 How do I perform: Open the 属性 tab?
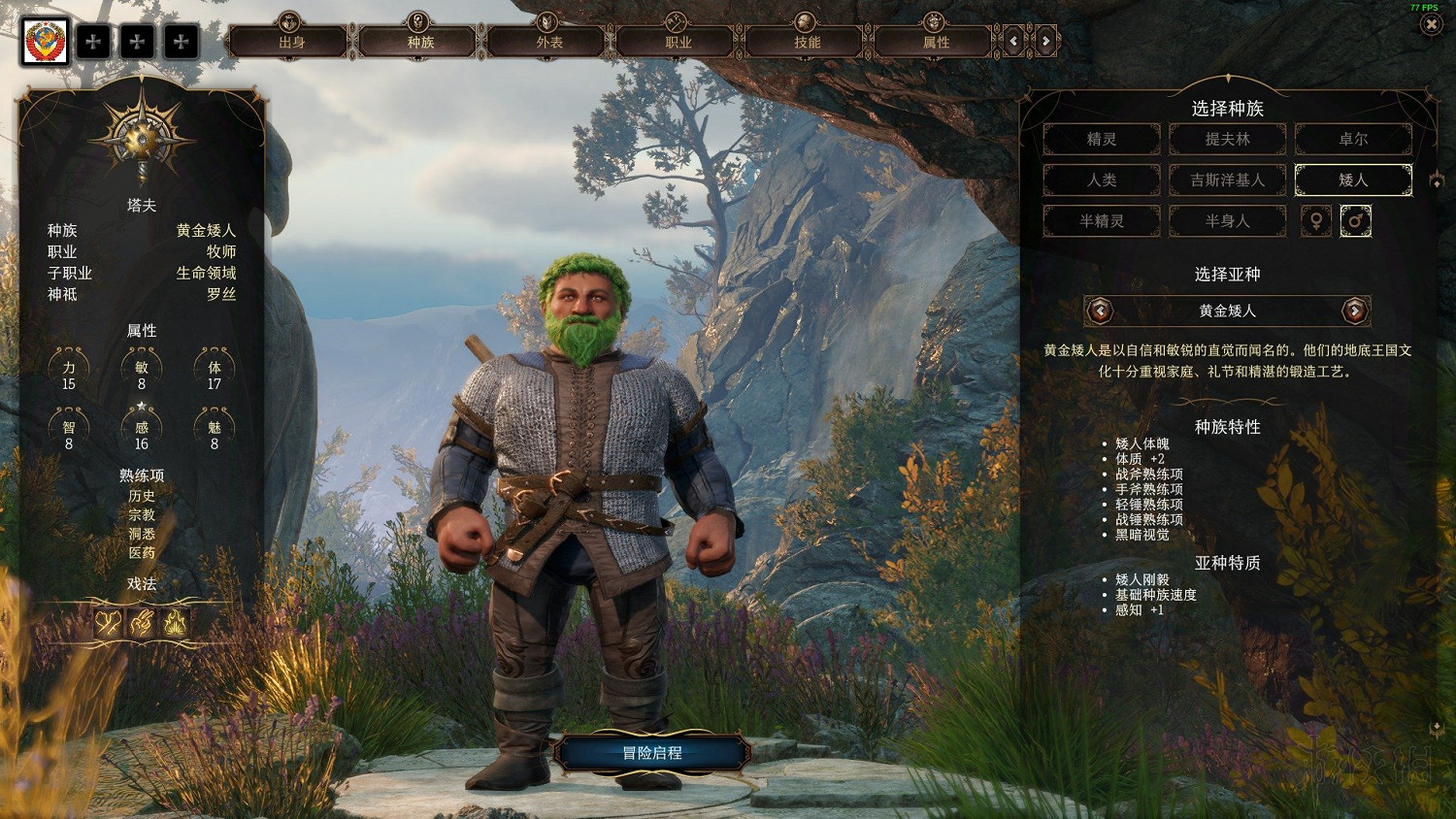point(936,42)
